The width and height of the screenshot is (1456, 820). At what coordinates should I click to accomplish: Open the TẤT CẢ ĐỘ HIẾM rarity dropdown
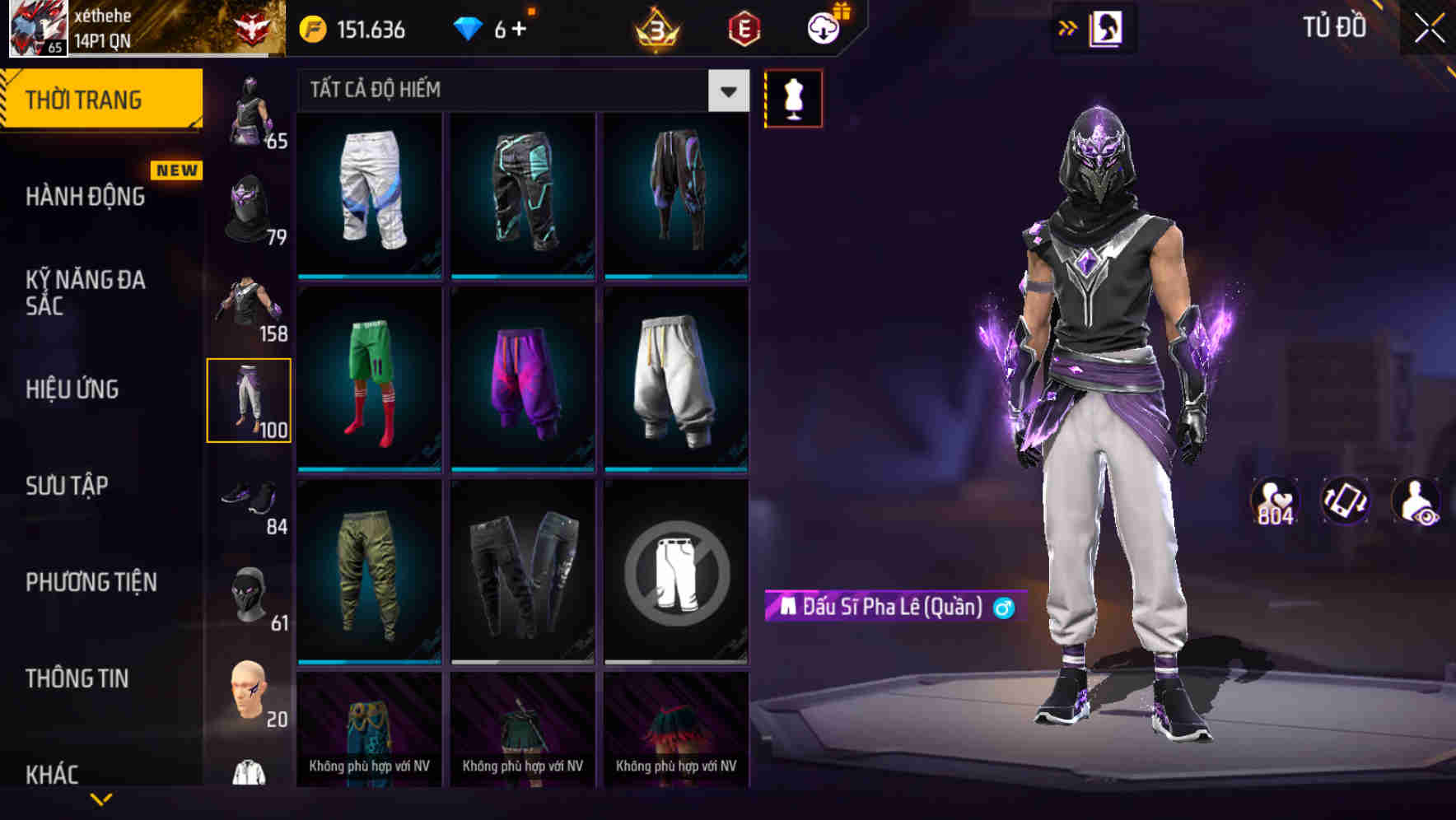click(x=511, y=90)
